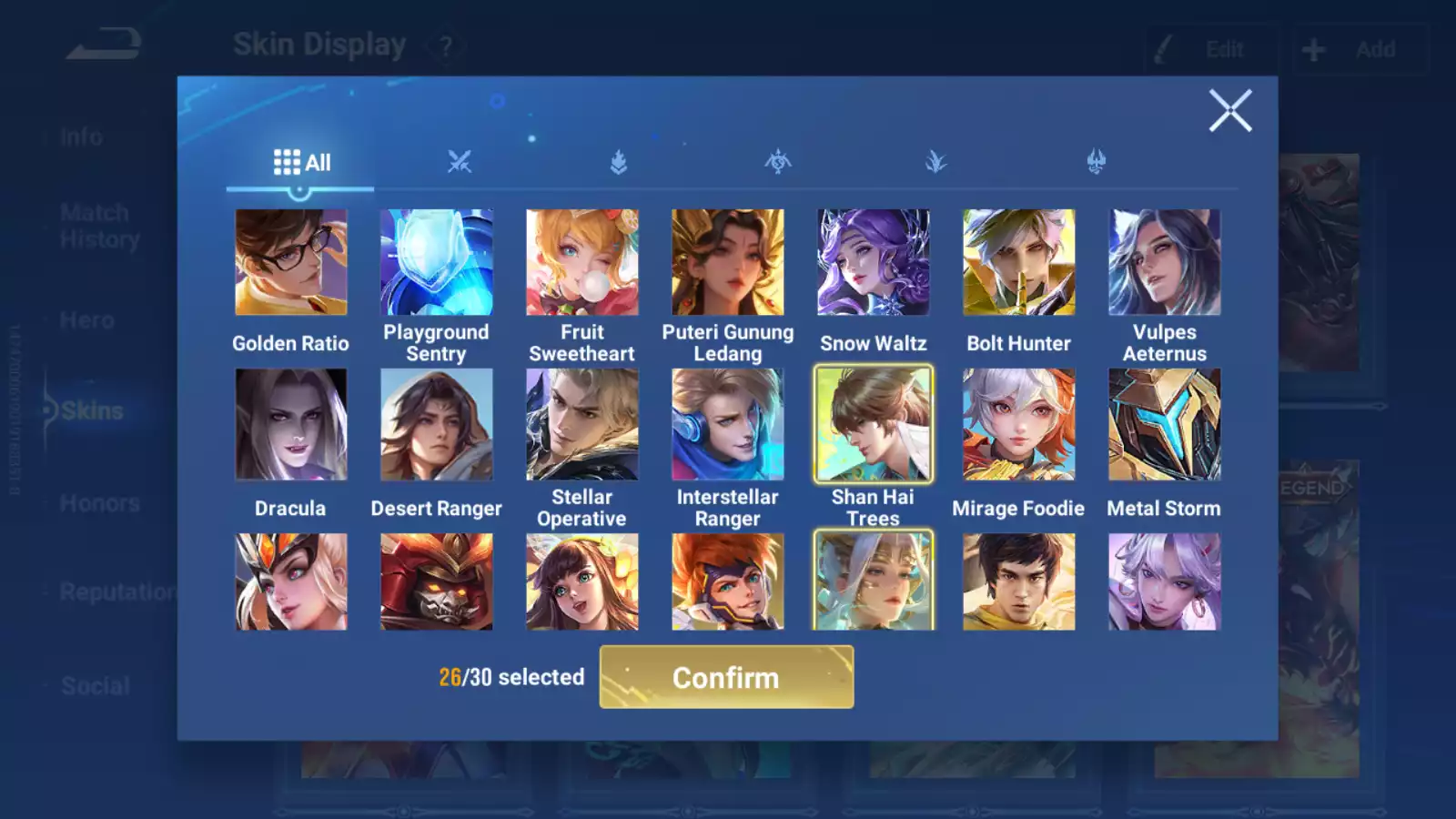
Task: Pick the Interstellar Ranger skin
Action: click(x=728, y=424)
